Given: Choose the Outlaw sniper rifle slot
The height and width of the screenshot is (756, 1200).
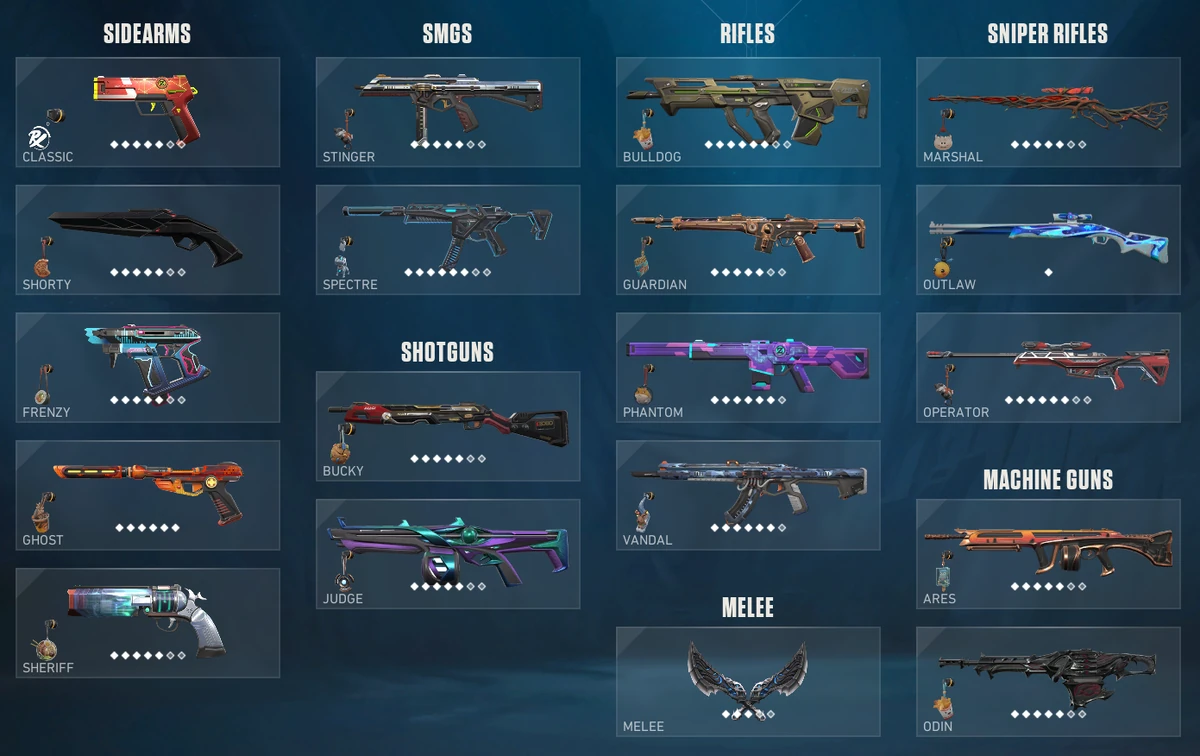Looking at the screenshot, I should (x=1047, y=239).
